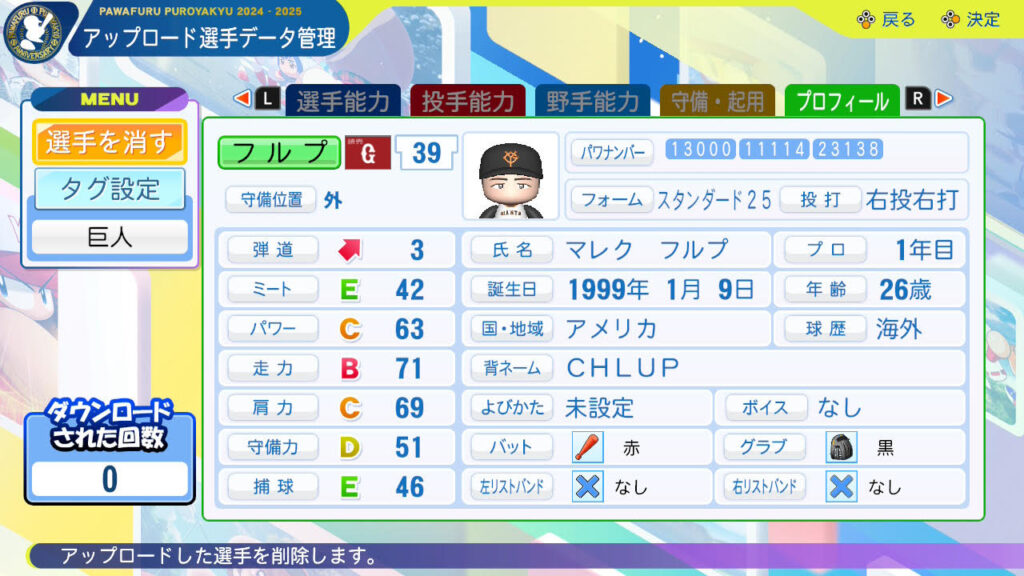1024x576 pixels.
Task: Select the player portrait thumbnail
Action: point(511,176)
